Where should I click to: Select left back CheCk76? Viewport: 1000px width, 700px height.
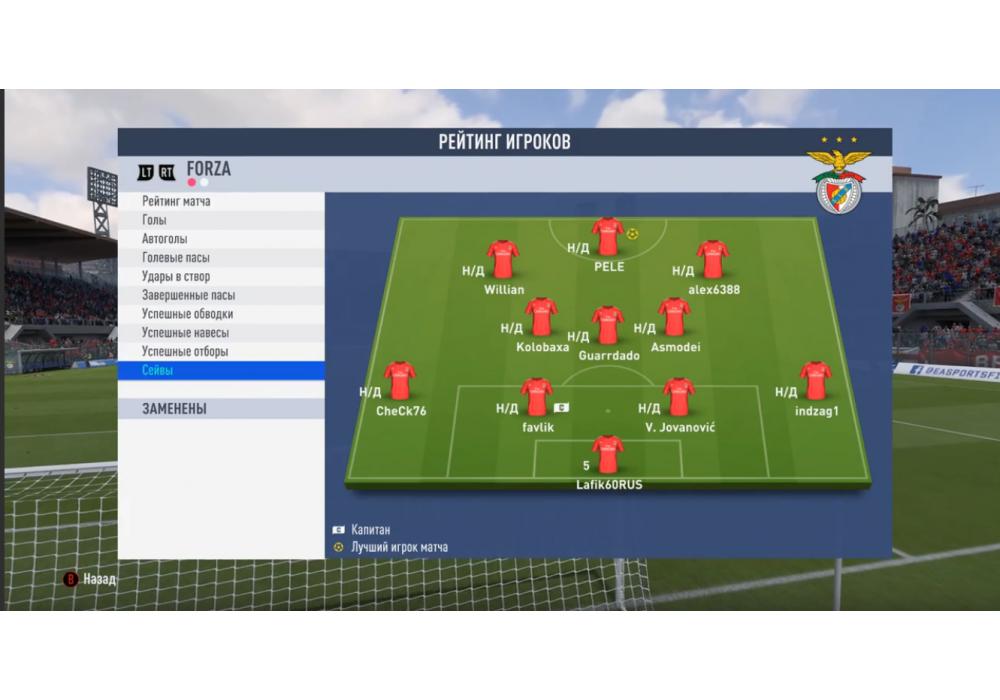tap(400, 381)
